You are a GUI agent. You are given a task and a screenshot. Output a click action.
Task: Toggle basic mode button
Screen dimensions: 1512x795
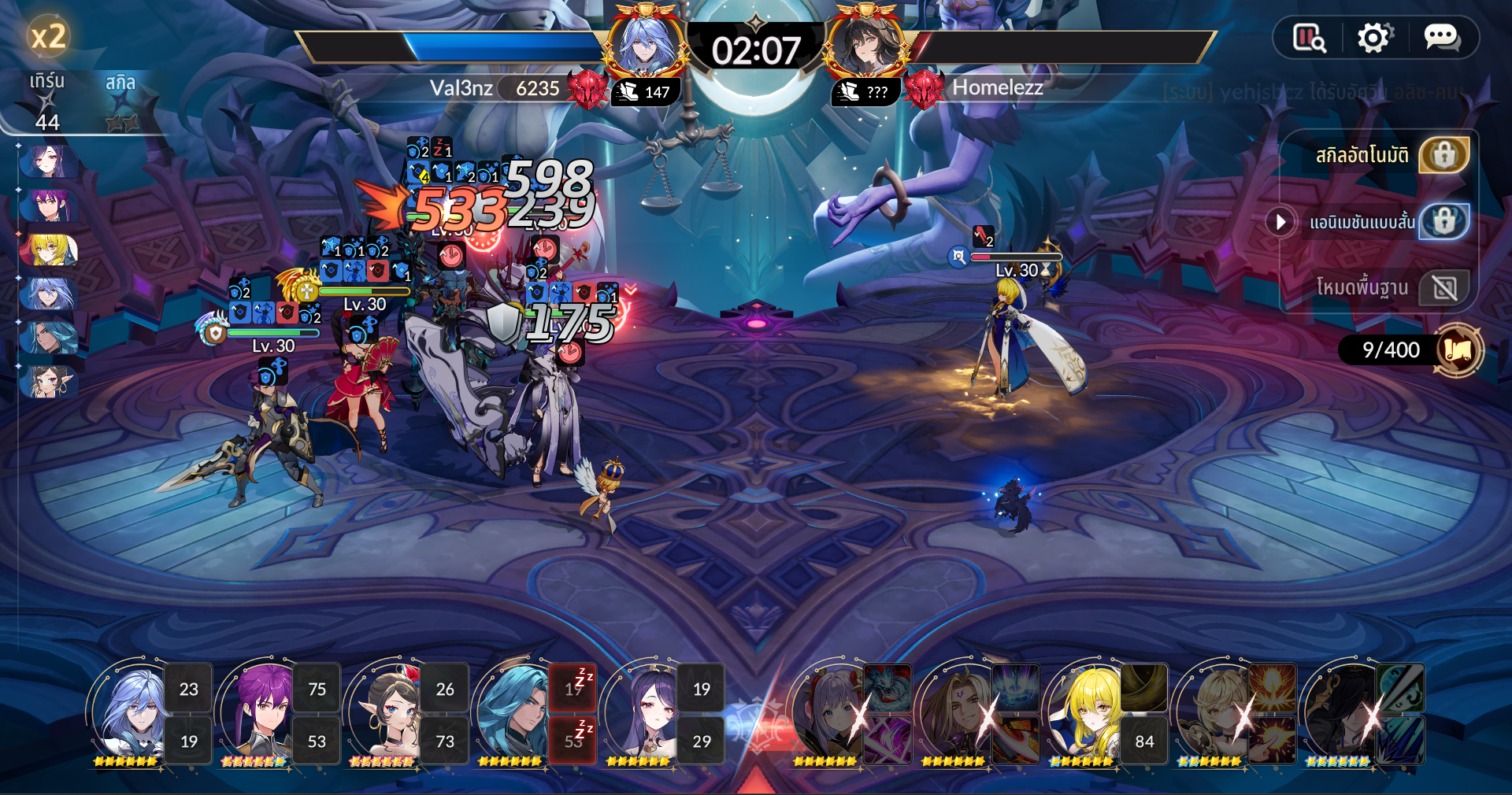click(1443, 288)
